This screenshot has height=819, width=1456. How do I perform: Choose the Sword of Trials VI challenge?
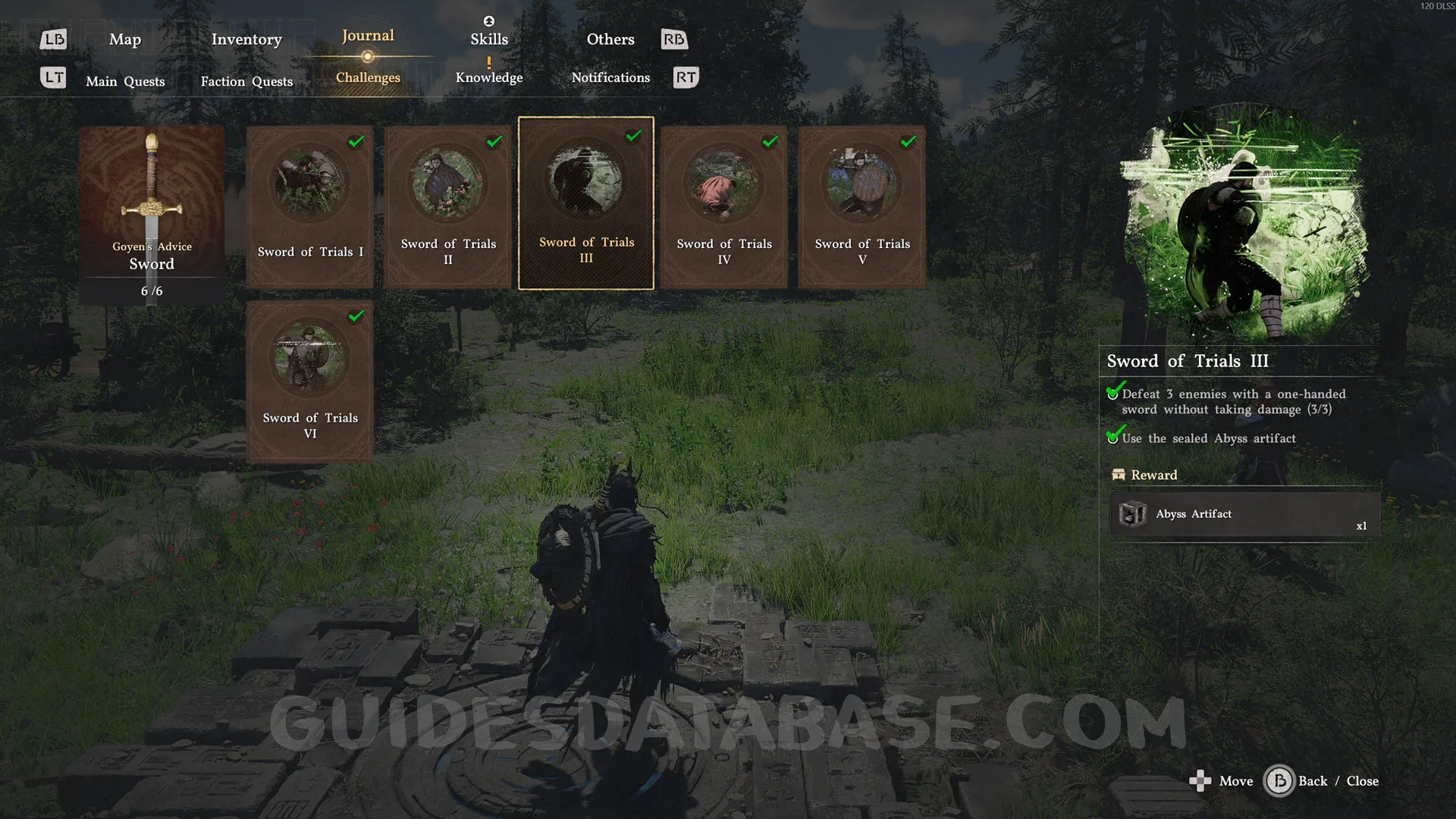pyautogui.click(x=310, y=381)
